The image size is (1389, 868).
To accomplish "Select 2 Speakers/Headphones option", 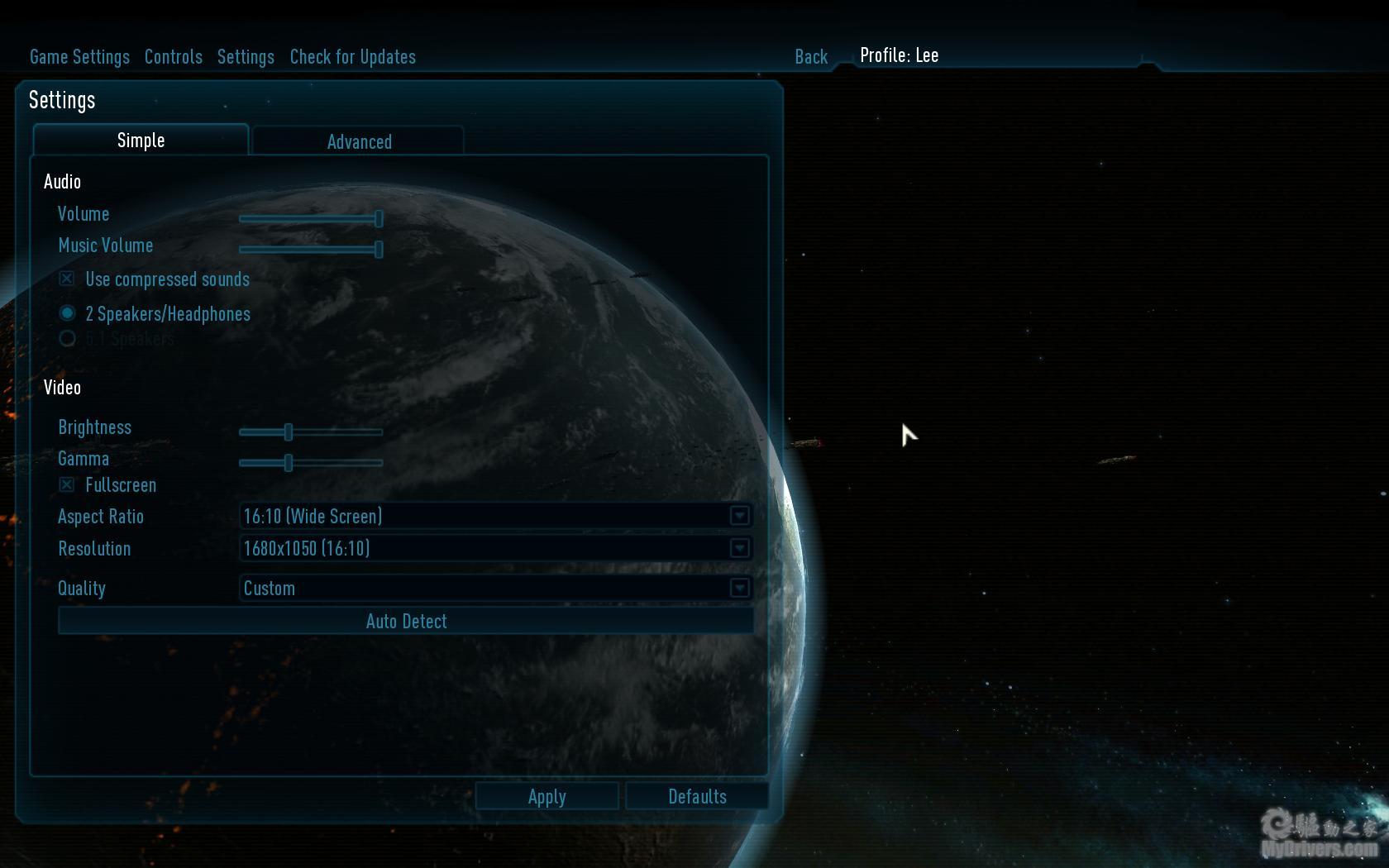I will (68, 313).
